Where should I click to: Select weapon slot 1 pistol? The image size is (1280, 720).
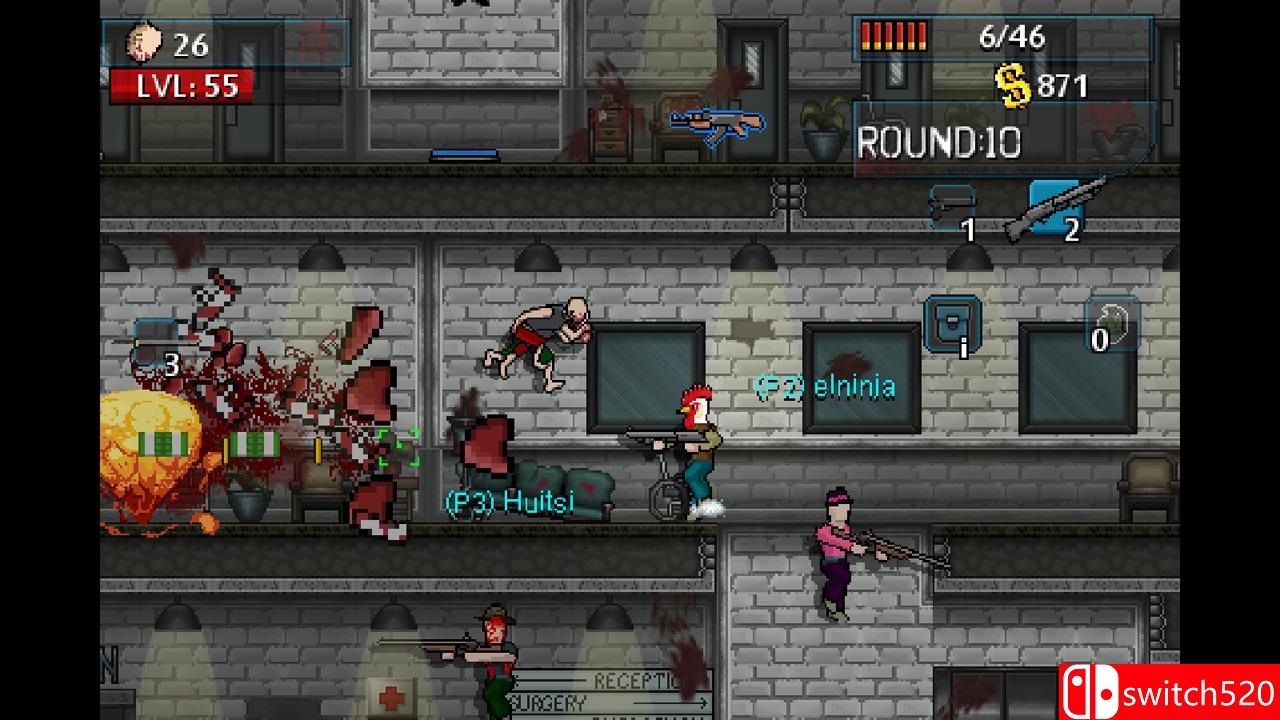click(x=951, y=210)
